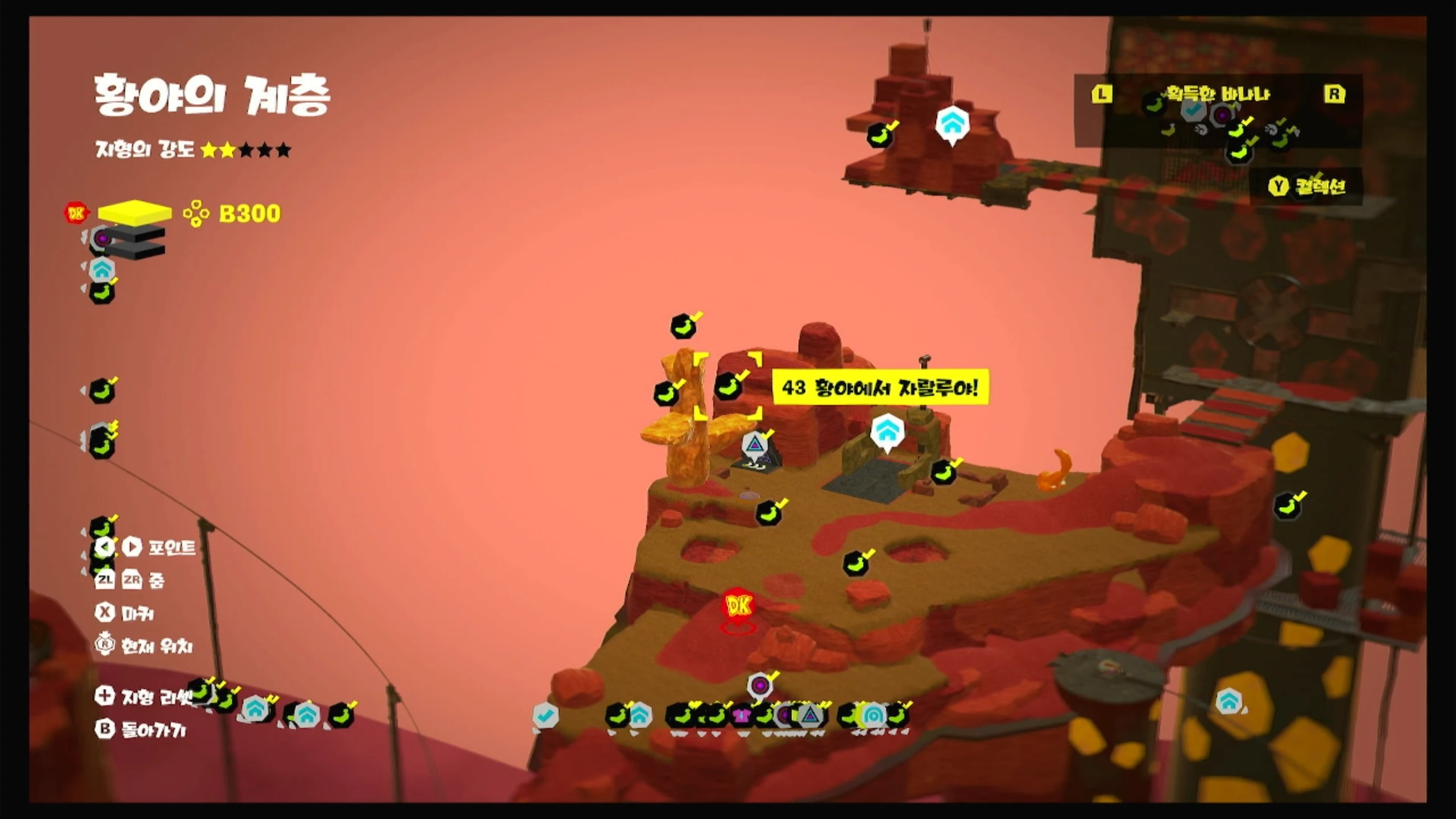Click the blue checkmark marker at the island's lower-left edge

pyautogui.click(x=545, y=715)
